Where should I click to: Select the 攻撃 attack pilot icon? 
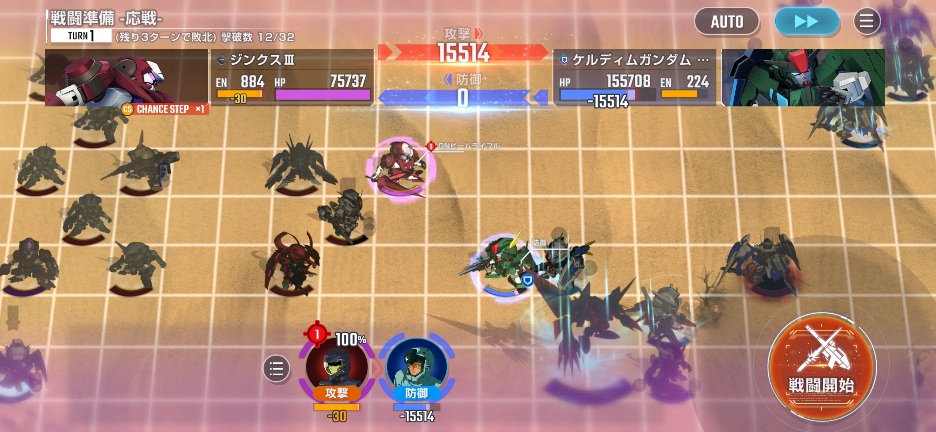(x=336, y=366)
